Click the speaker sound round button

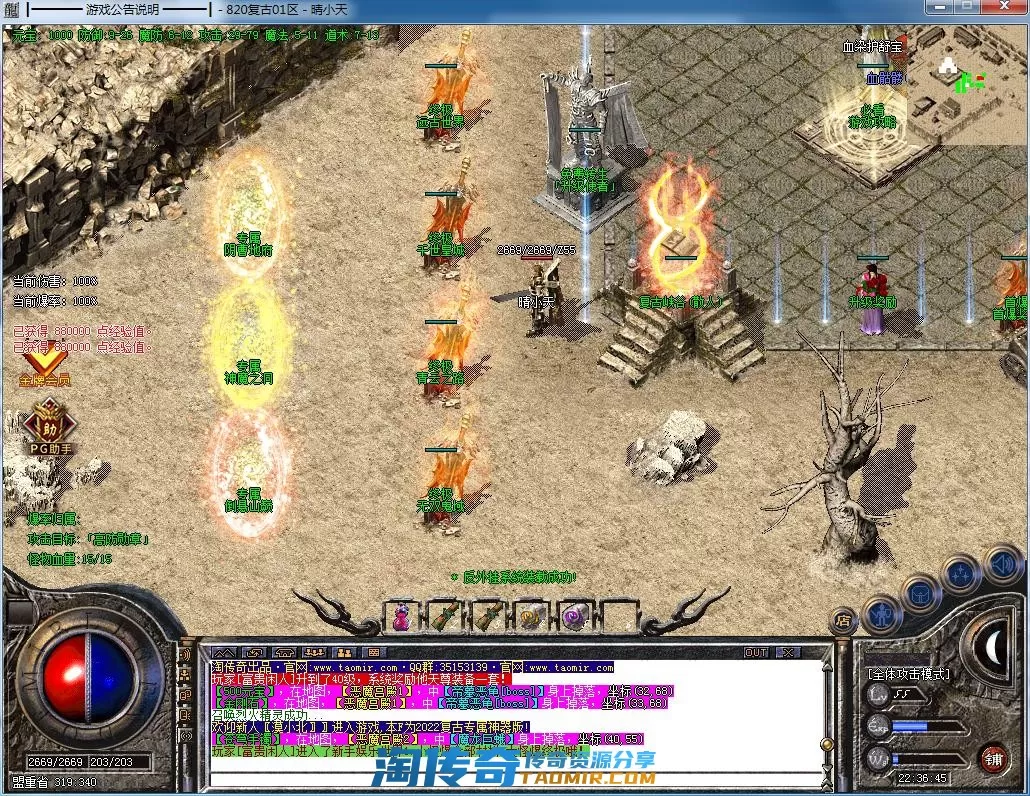[x=1001, y=565]
